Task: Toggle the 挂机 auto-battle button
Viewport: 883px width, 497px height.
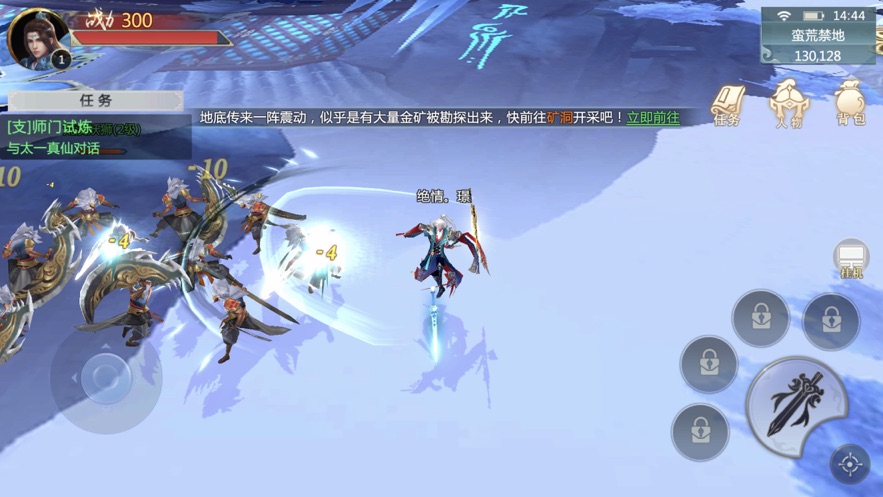Action: pyautogui.click(x=851, y=259)
